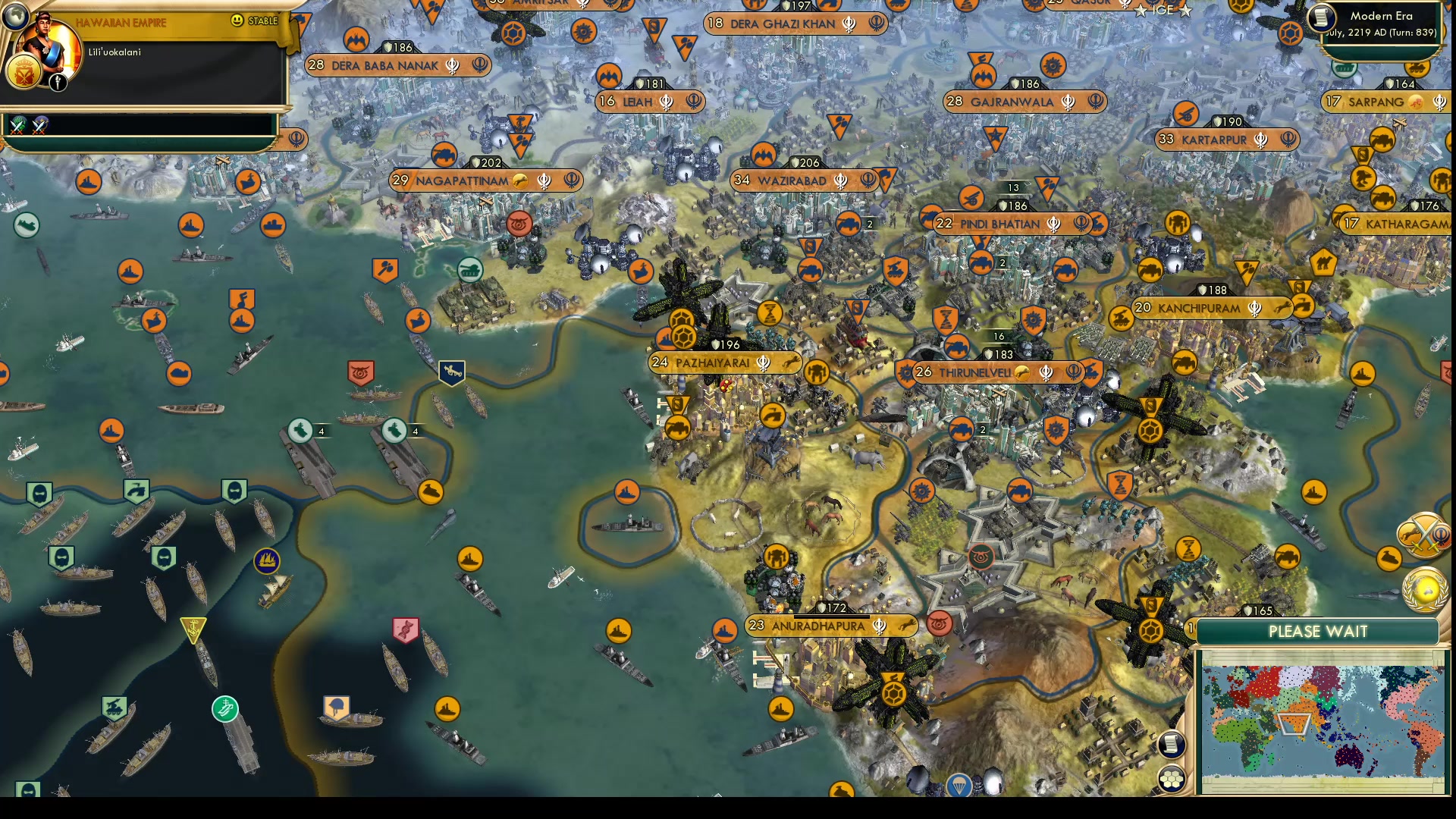Click the STABLE smiley happiness indicator

tap(238, 21)
